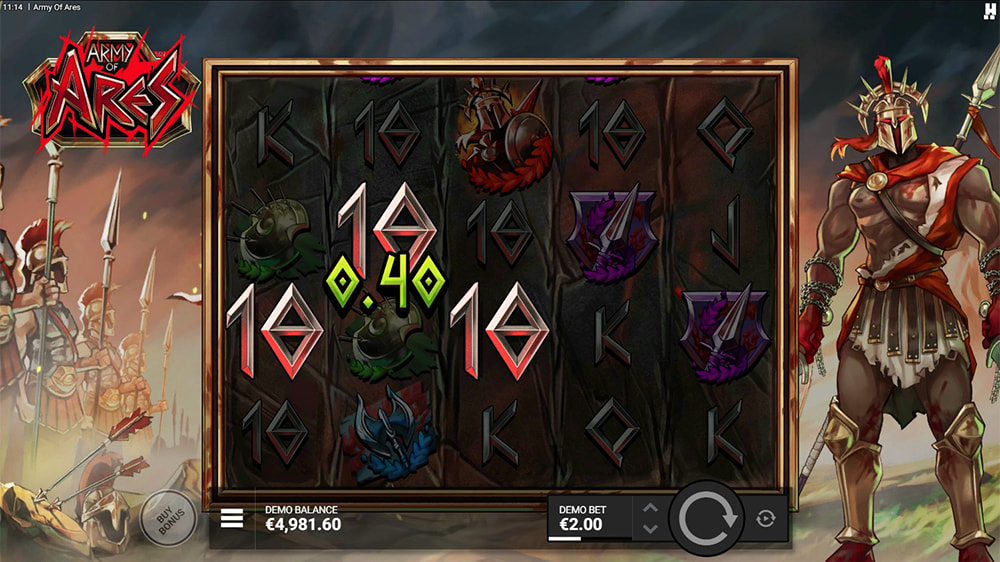
Task: Spin the reels with the circular arrow button
Action: click(707, 518)
